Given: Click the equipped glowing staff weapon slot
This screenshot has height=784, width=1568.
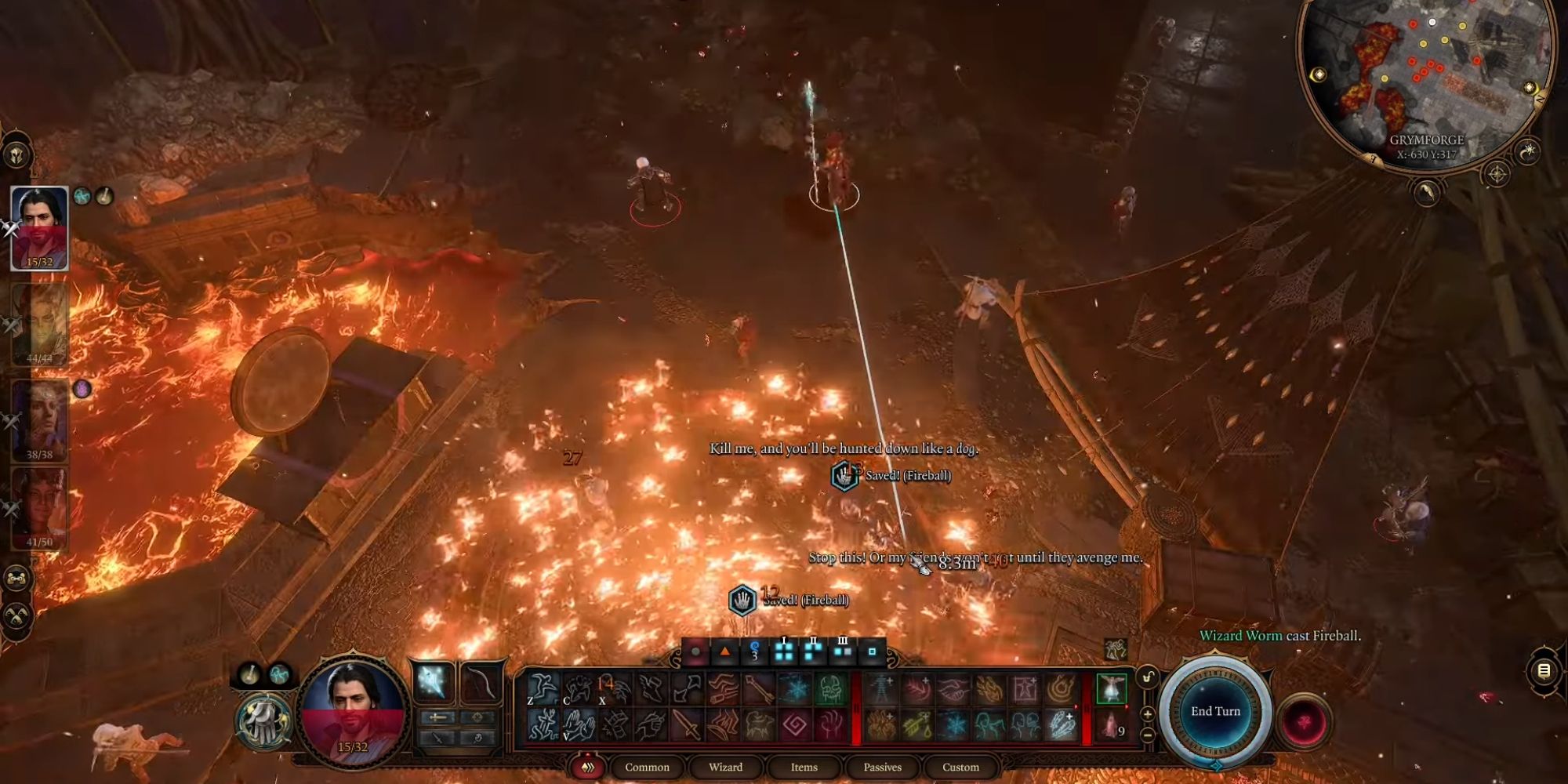Looking at the screenshot, I should pyautogui.click(x=433, y=681).
